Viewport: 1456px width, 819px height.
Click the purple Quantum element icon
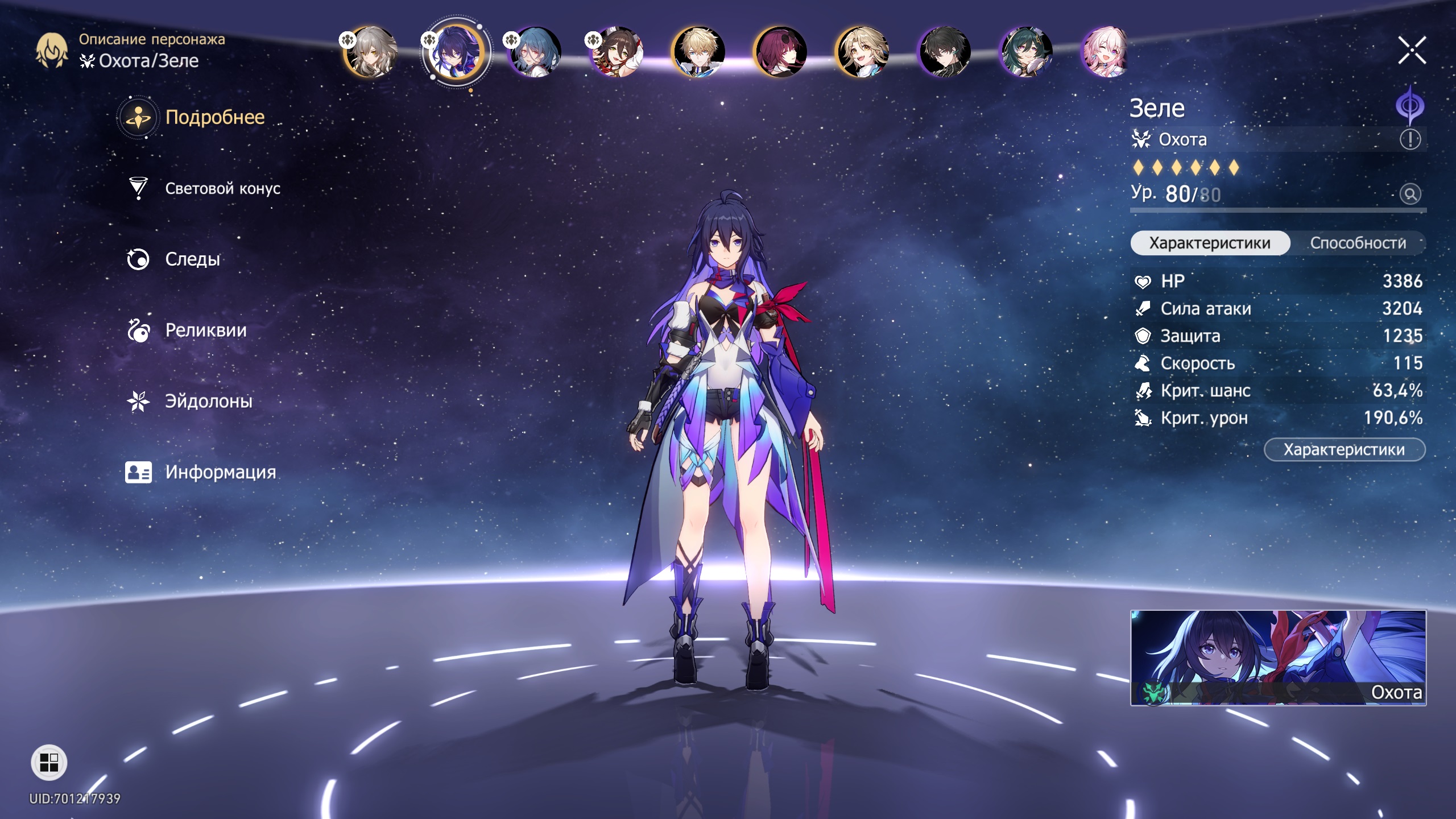tap(1410, 105)
